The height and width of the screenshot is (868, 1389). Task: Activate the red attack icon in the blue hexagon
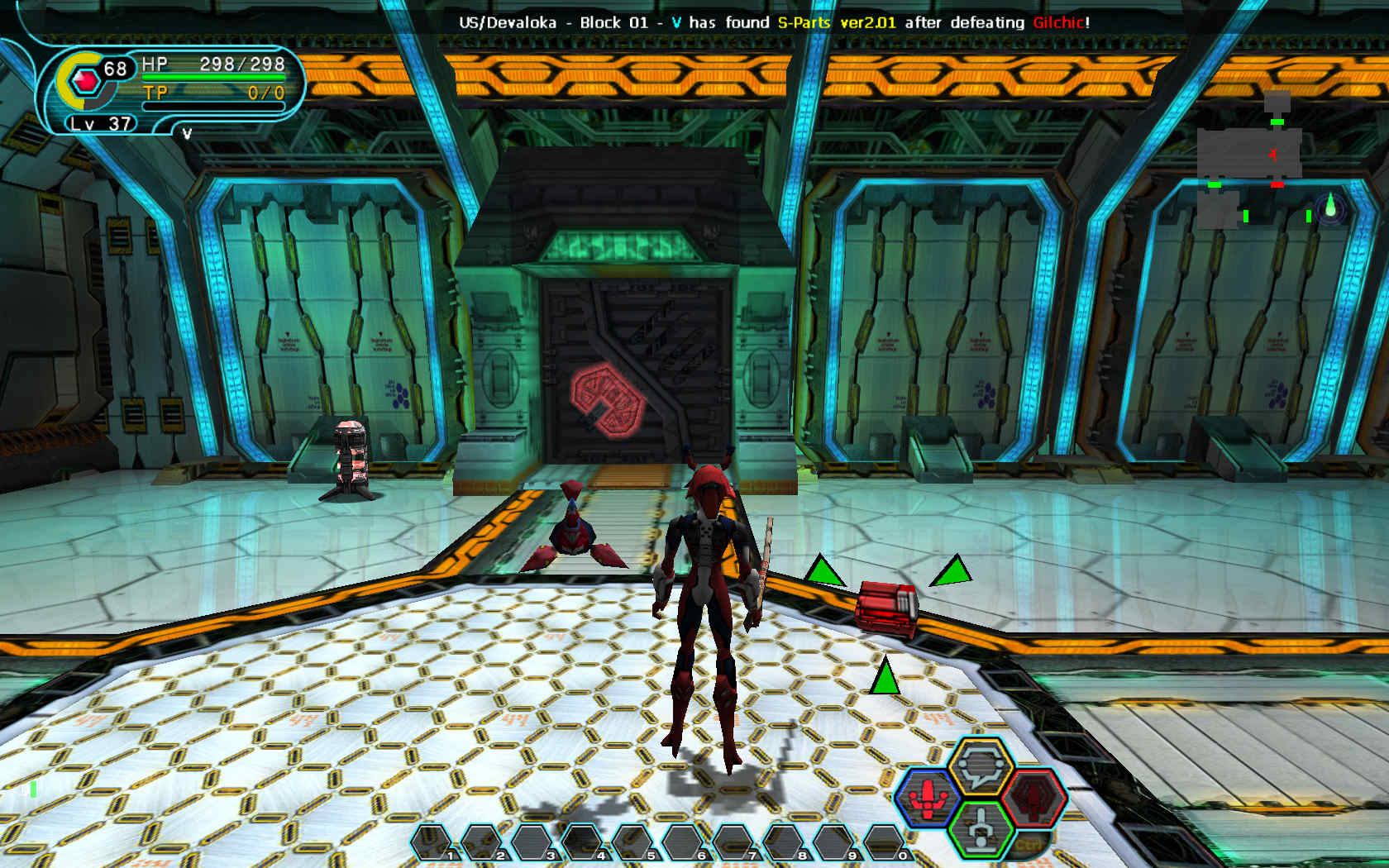[928, 797]
